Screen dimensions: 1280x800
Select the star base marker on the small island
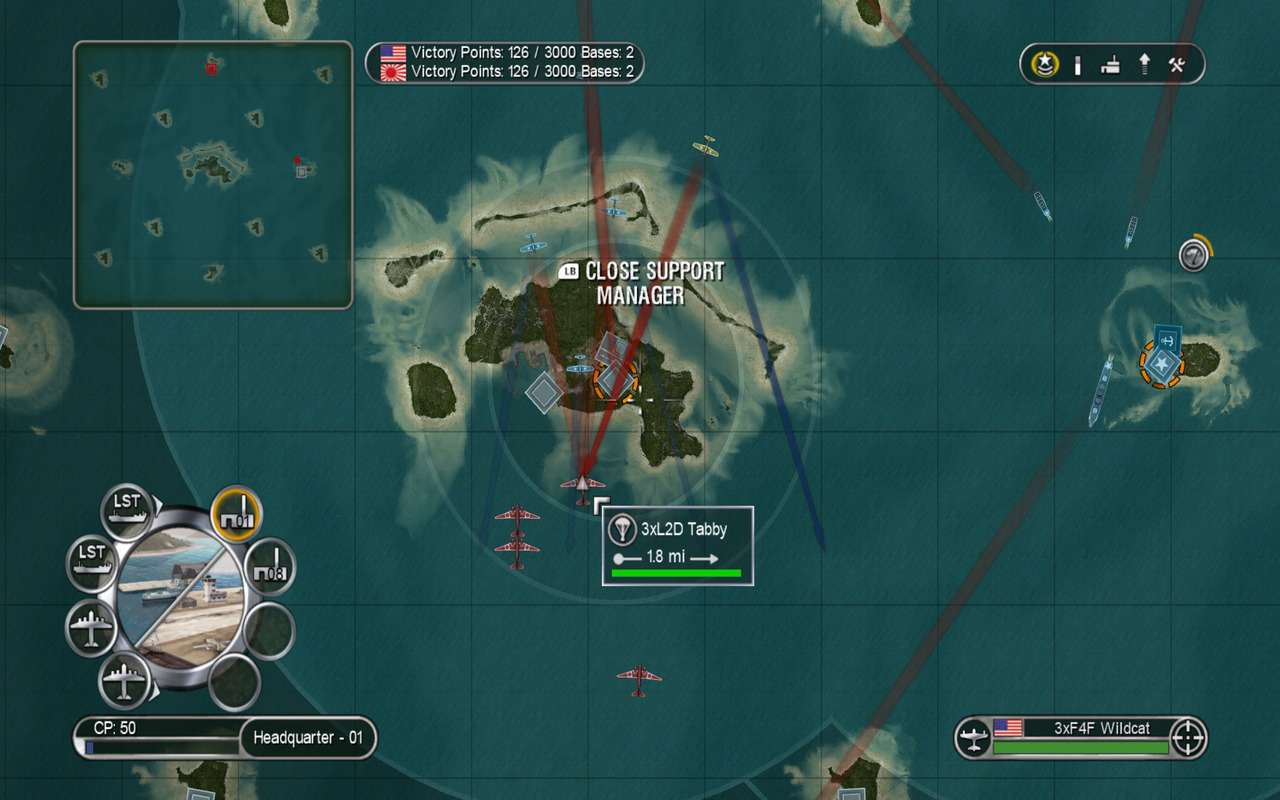(x=1161, y=364)
